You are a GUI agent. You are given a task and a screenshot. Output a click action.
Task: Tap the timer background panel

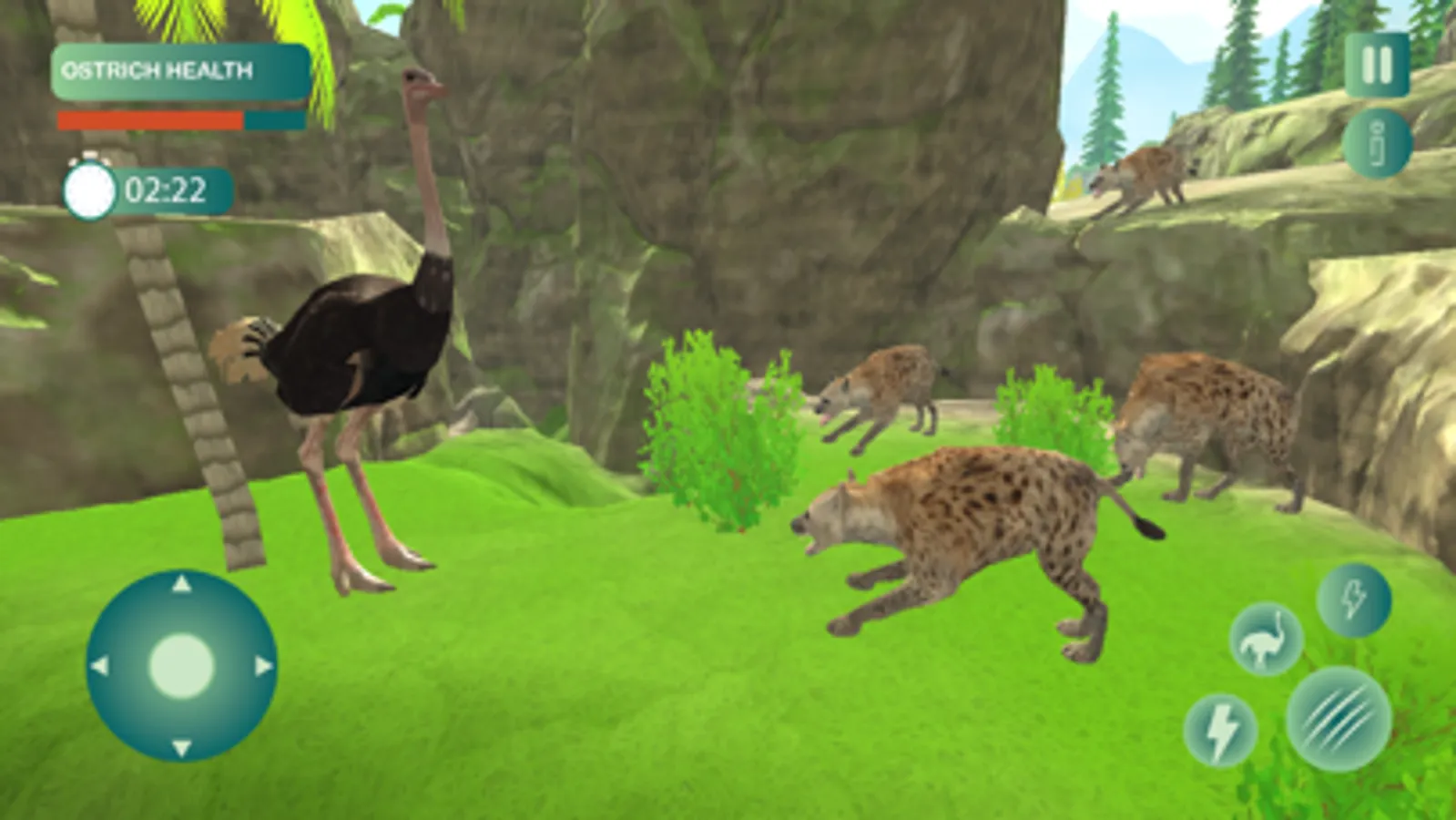tap(146, 190)
